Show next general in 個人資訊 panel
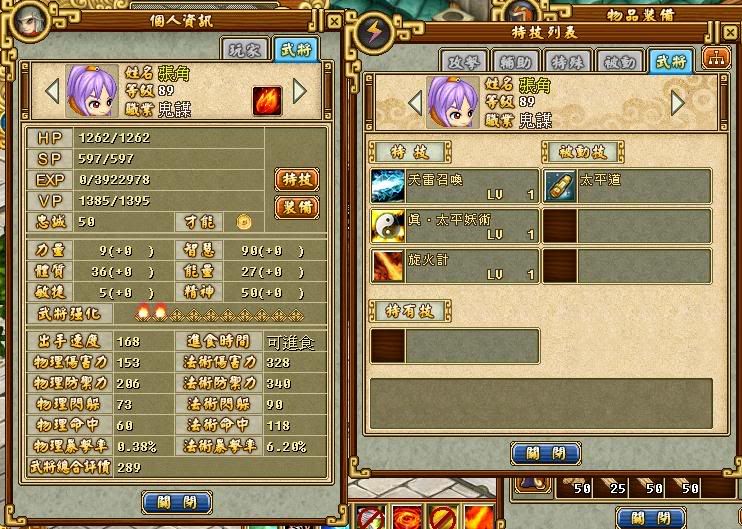 click(x=299, y=93)
